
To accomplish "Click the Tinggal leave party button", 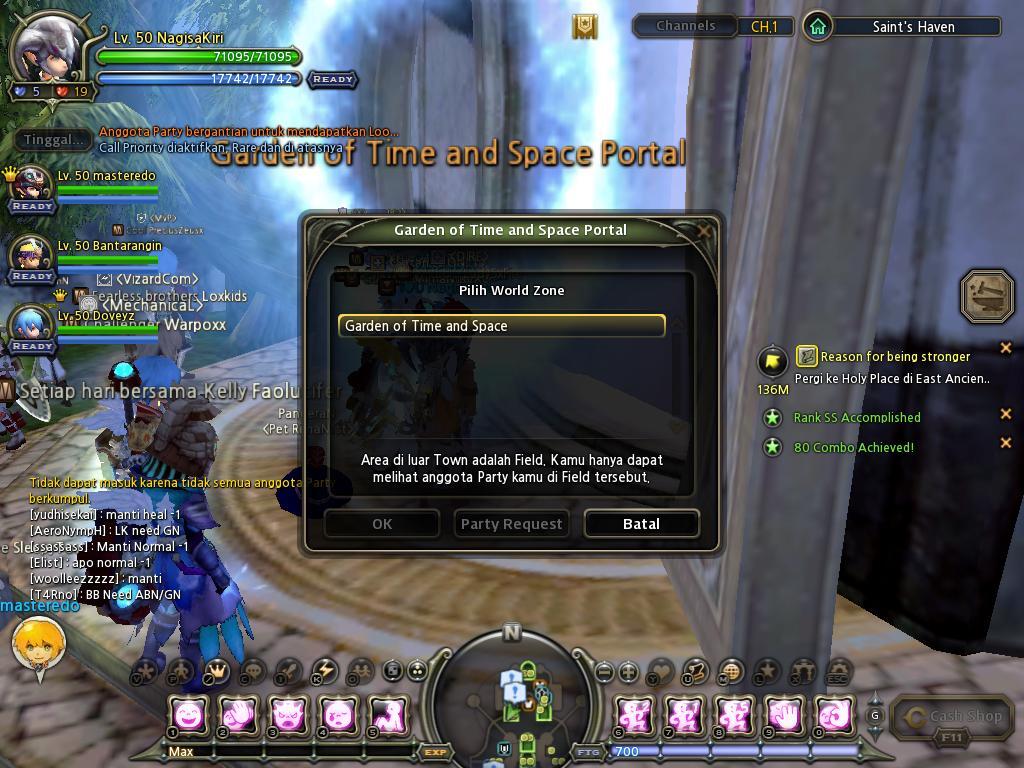I will pos(54,140).
